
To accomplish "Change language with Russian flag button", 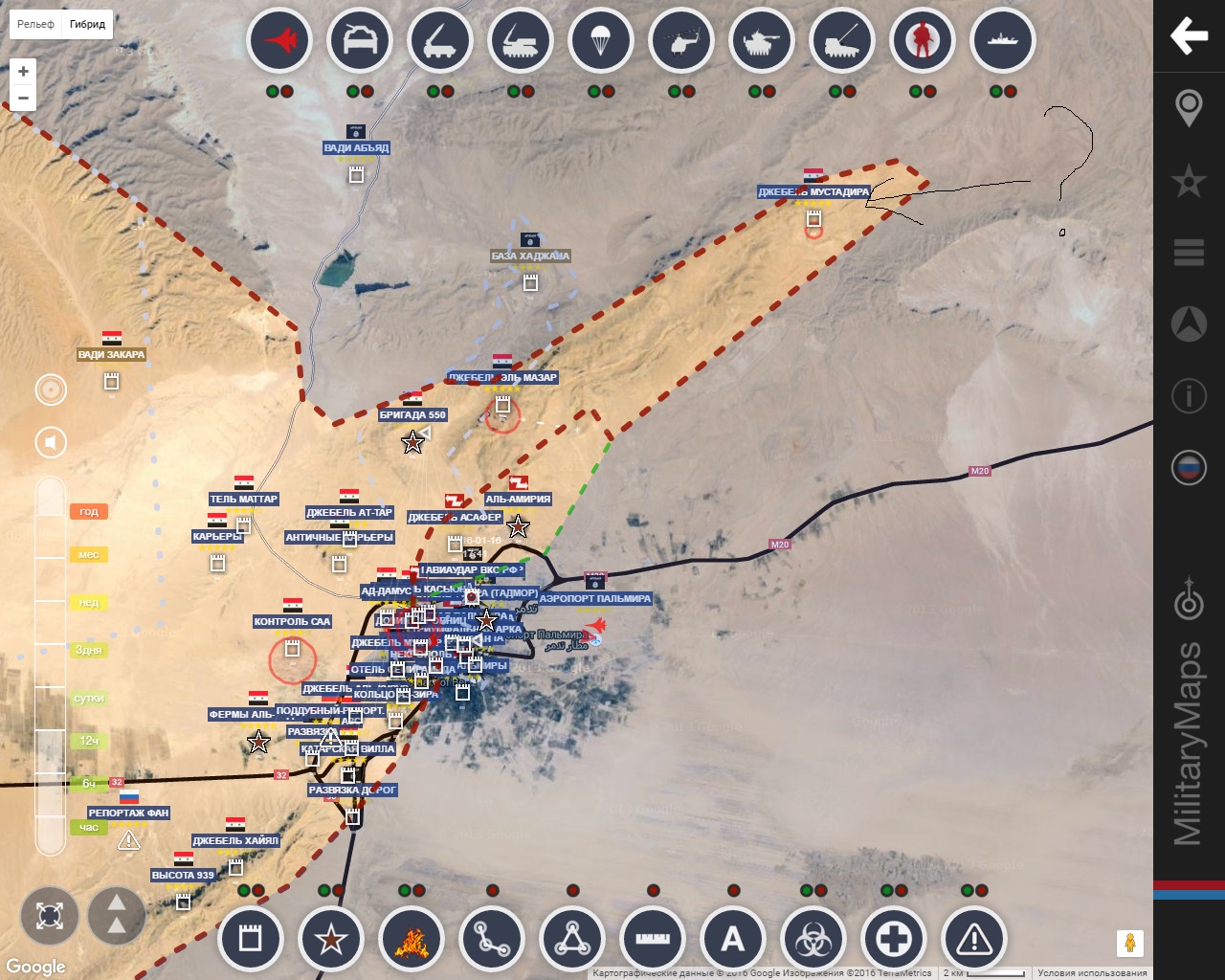I will [x=1189, y=467].
